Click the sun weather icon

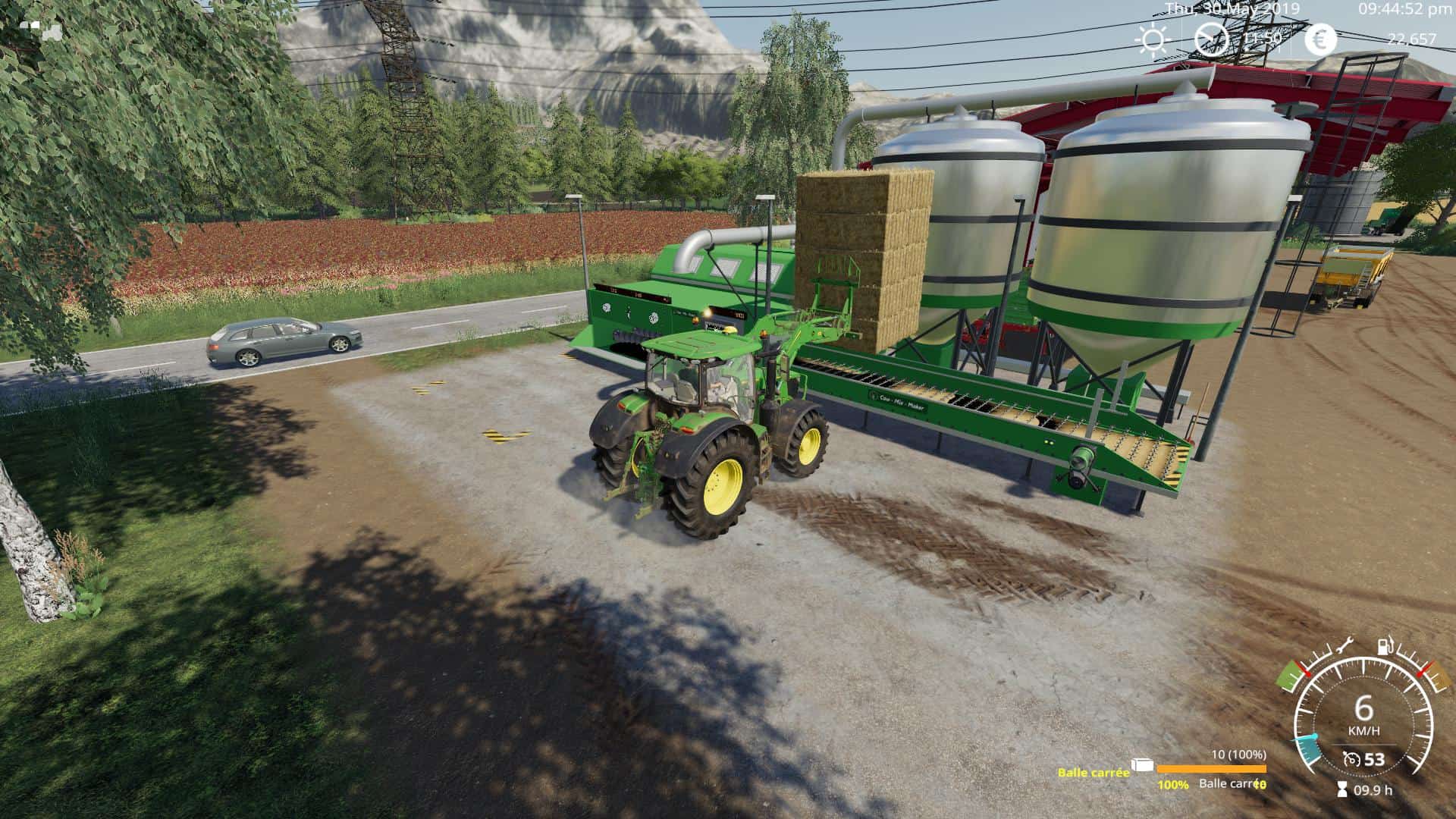tap(1153, 39)
